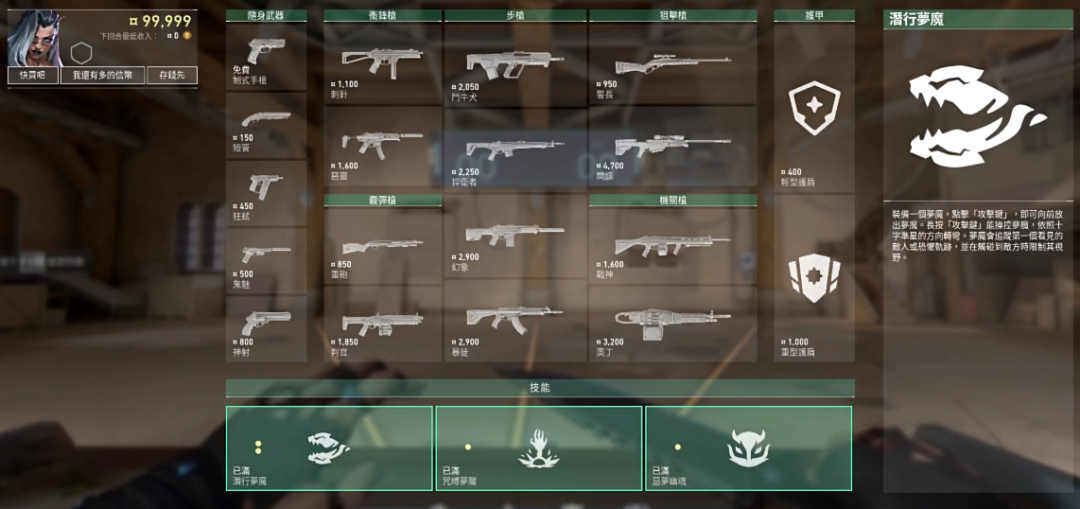
Task: Buy the 判官 Judge shotgun
Action: click(x=382, y=323)
